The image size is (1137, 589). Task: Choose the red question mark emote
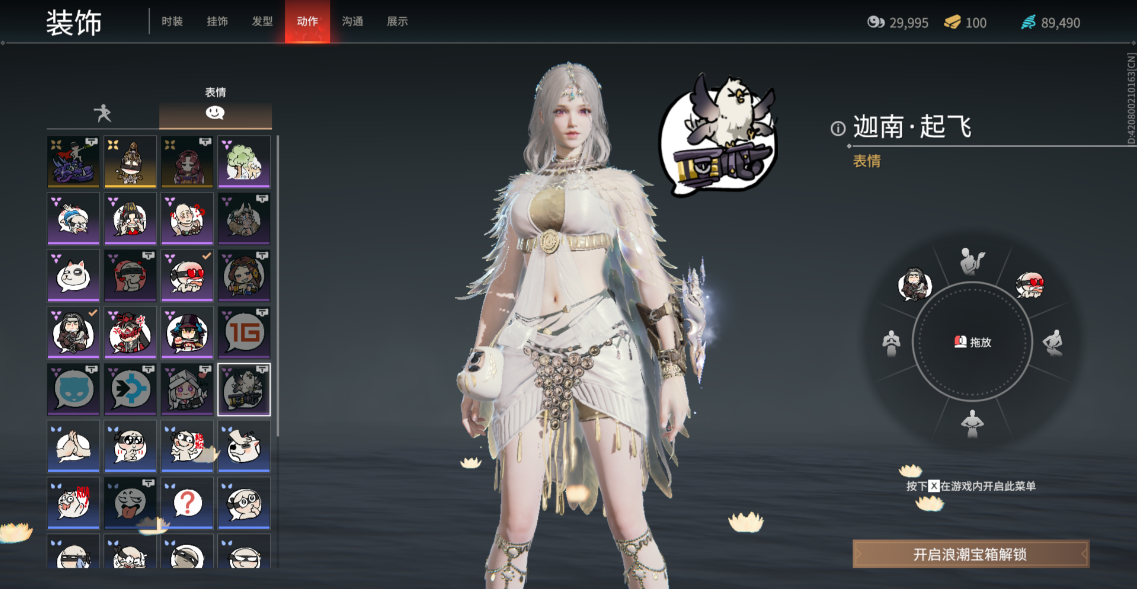[187, 503]
